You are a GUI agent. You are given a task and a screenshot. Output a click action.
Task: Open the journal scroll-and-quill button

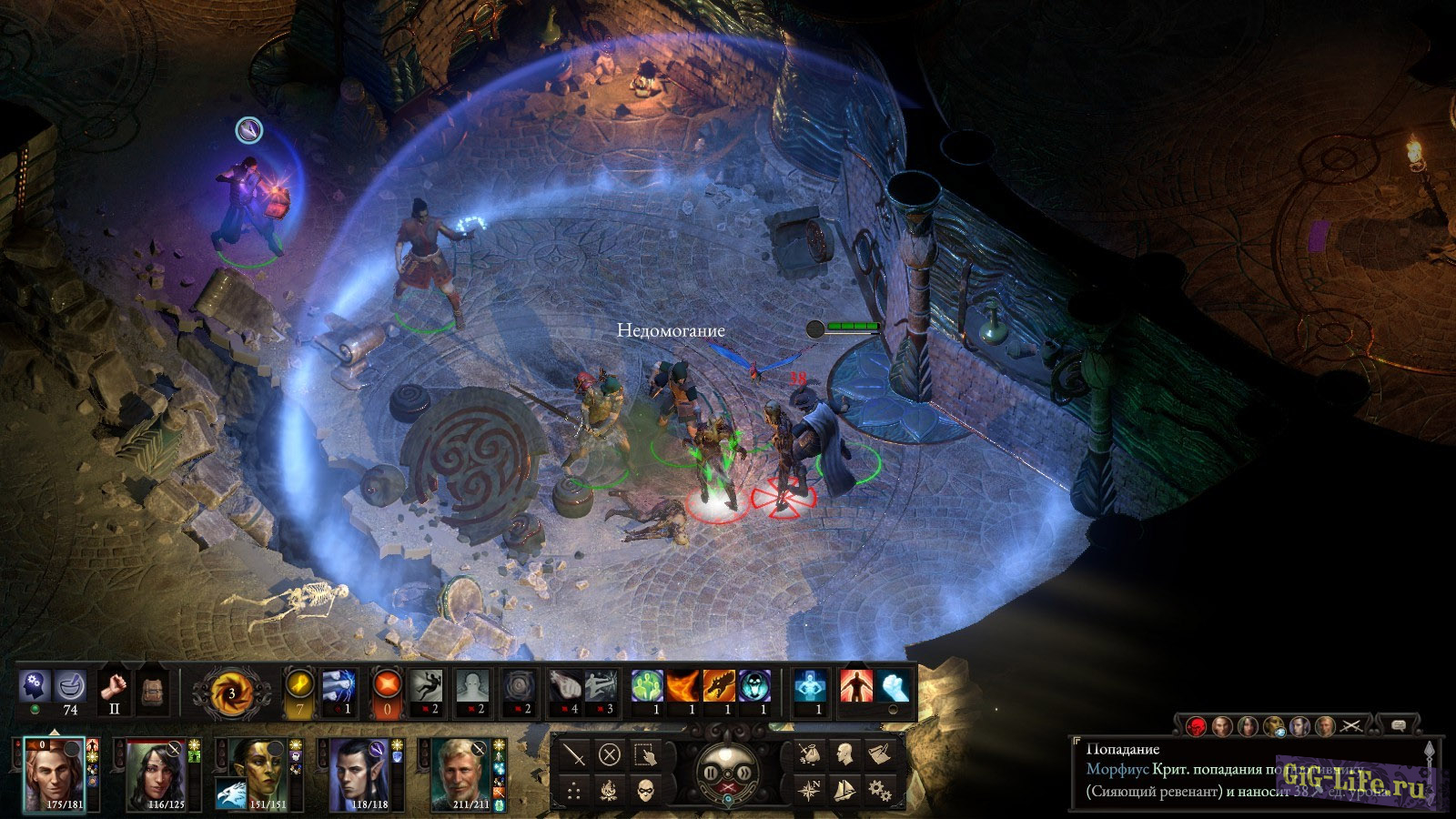click(877, 753)
